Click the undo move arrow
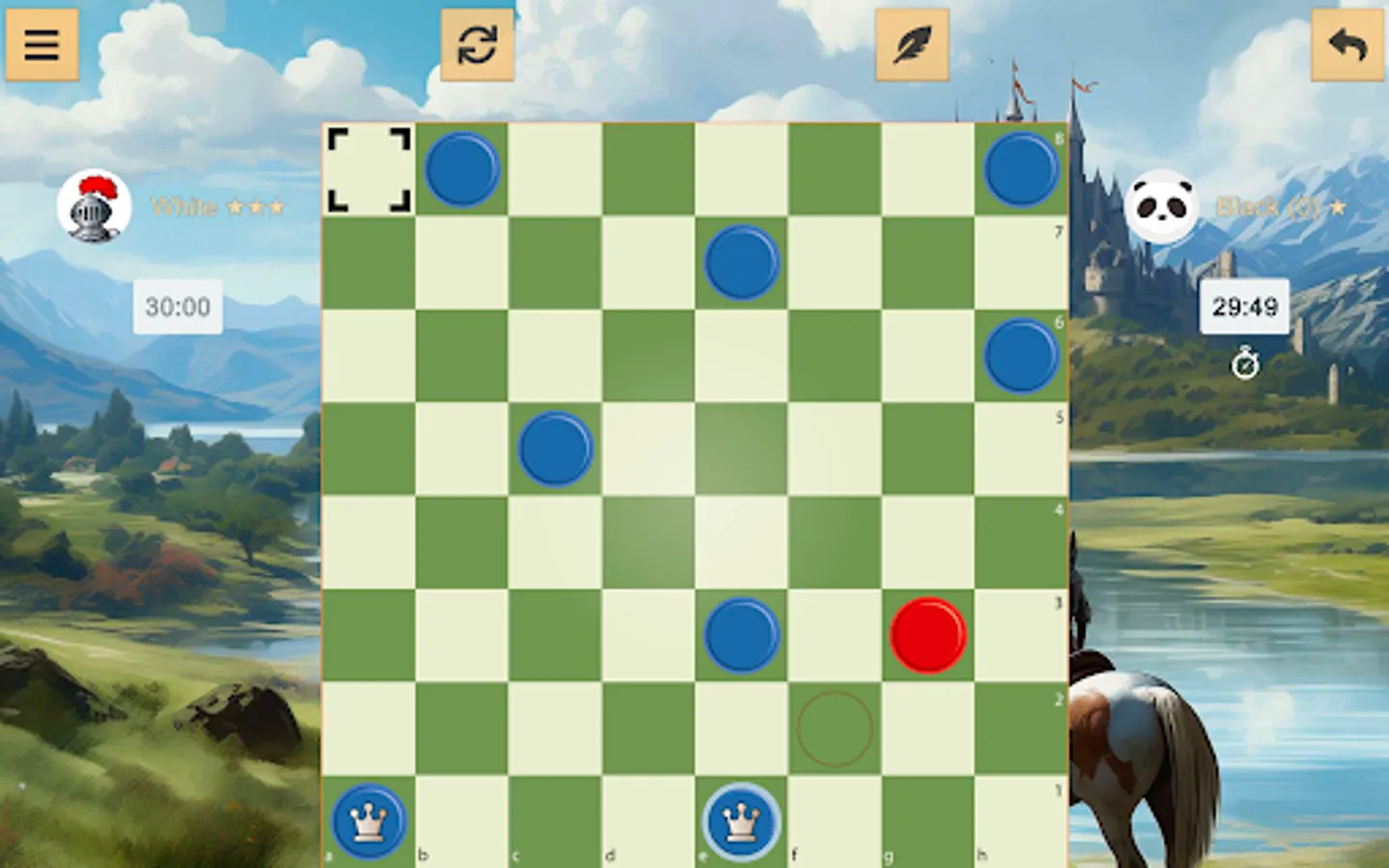This screenshot has width=1389, height=868. (x=1347, y=43)
